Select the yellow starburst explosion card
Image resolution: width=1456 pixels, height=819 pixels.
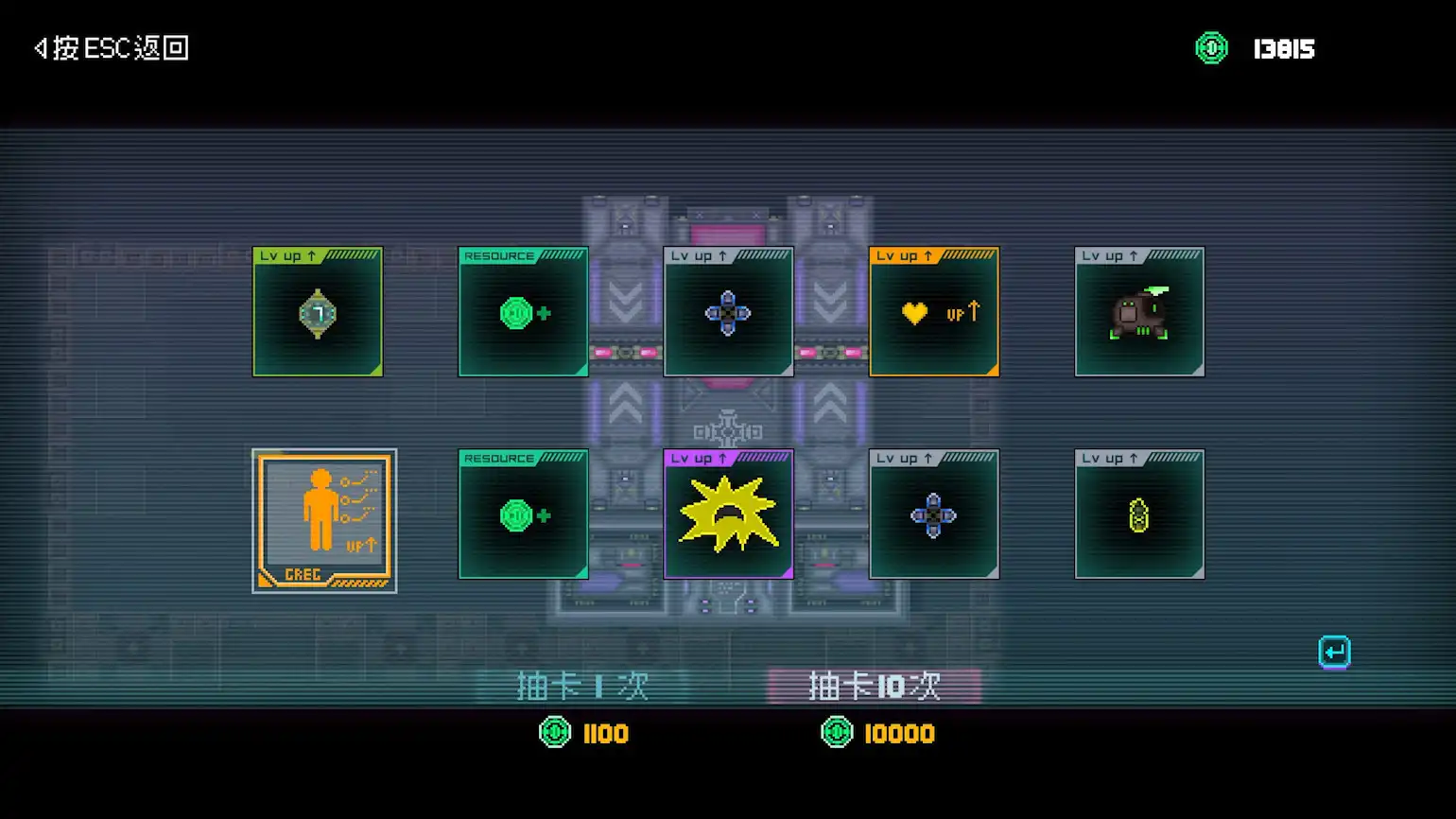click(x=728, y=514)
